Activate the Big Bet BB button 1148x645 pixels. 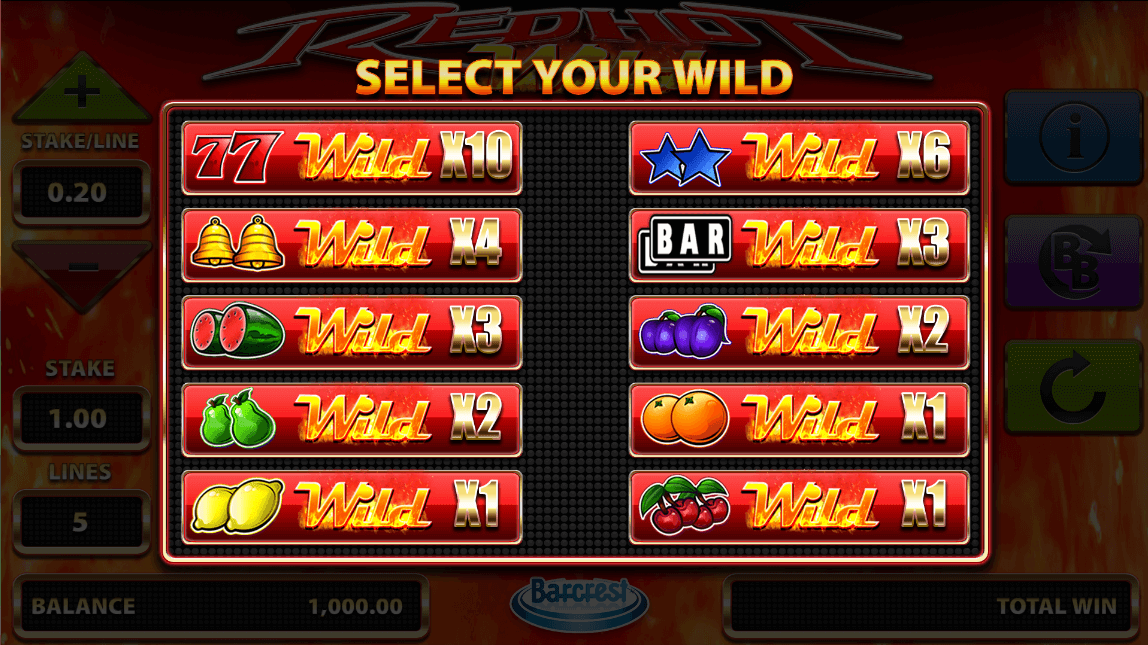pyautogui.click(x=1075, y=263)
